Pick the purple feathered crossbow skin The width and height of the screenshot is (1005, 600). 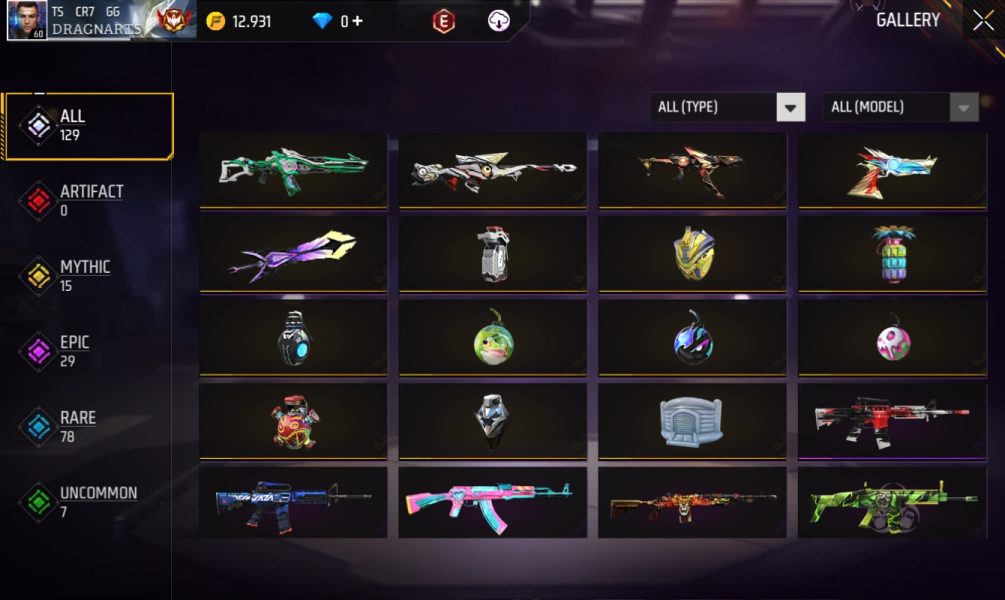tap(293, 254)
